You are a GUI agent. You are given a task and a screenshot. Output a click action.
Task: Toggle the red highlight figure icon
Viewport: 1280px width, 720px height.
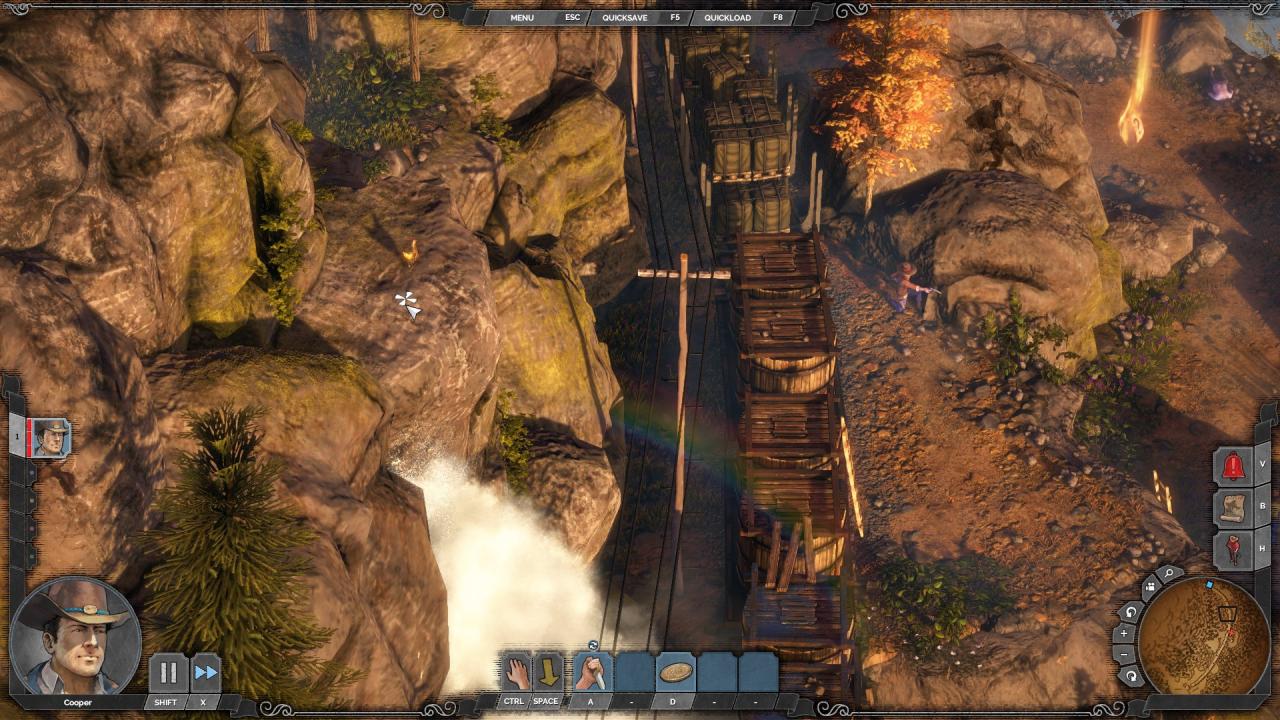1233,549
